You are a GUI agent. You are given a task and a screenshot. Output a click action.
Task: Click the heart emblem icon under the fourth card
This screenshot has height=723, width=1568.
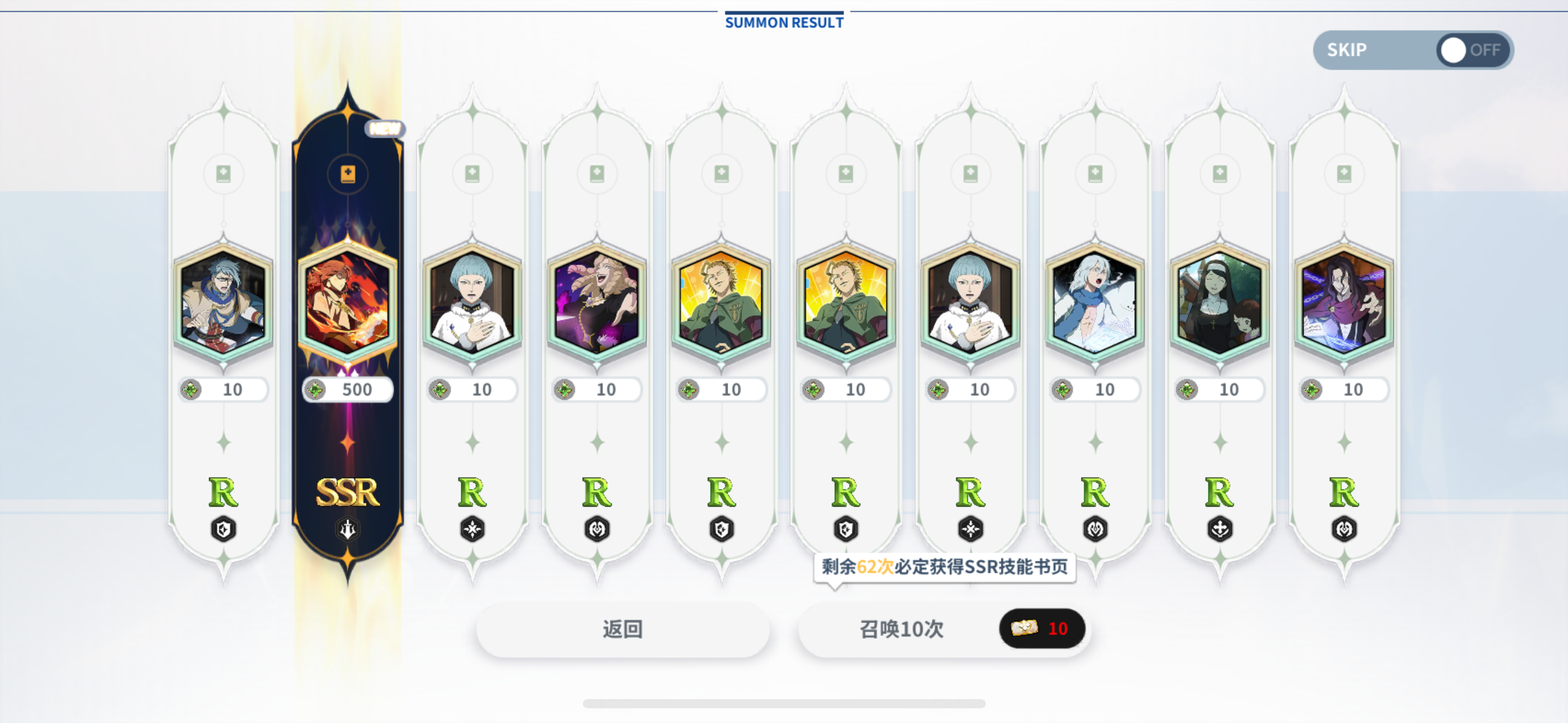pos(597,528)
